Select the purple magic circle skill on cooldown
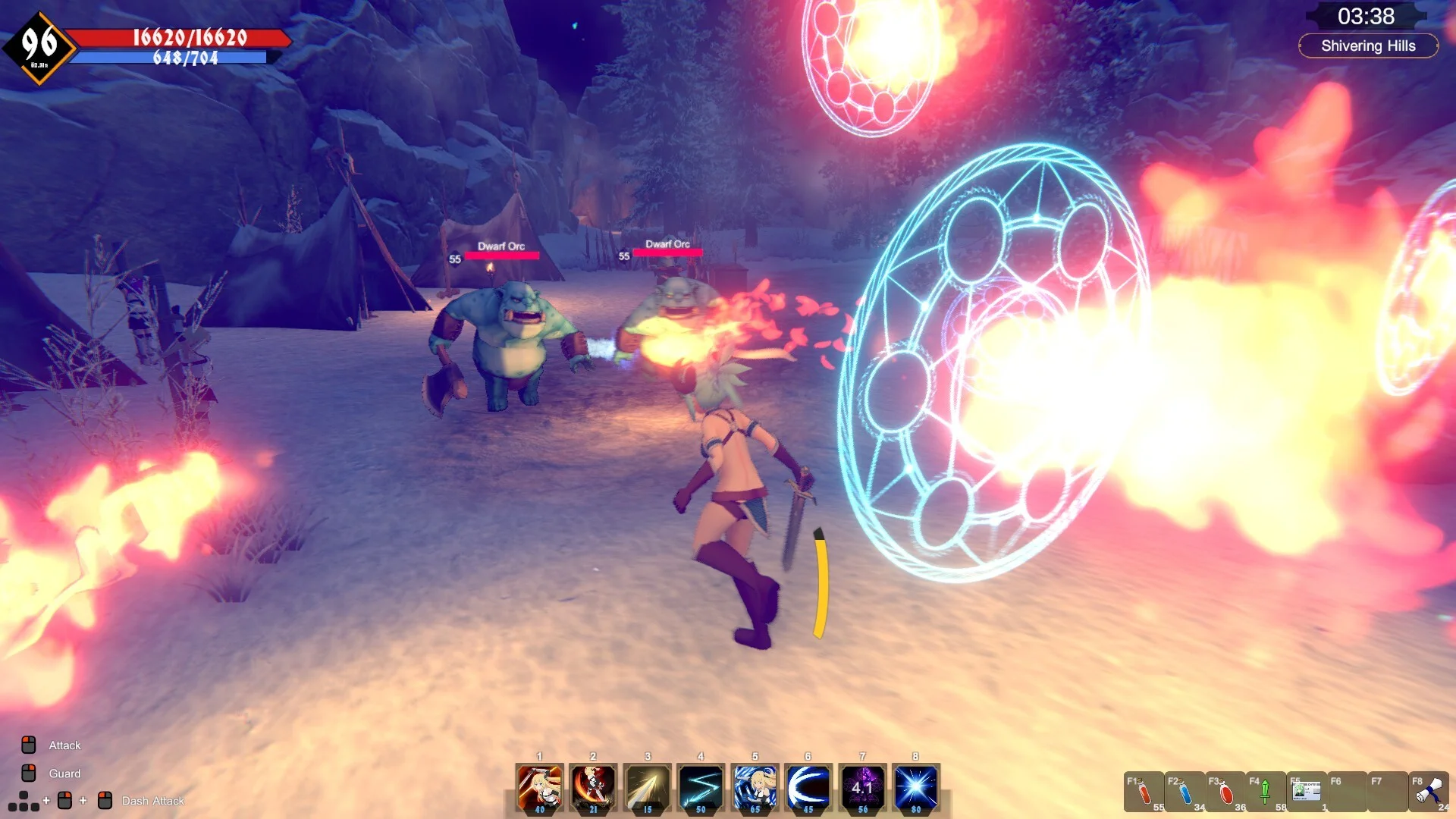Viewport: 1456px width, 819px height. 862,787
